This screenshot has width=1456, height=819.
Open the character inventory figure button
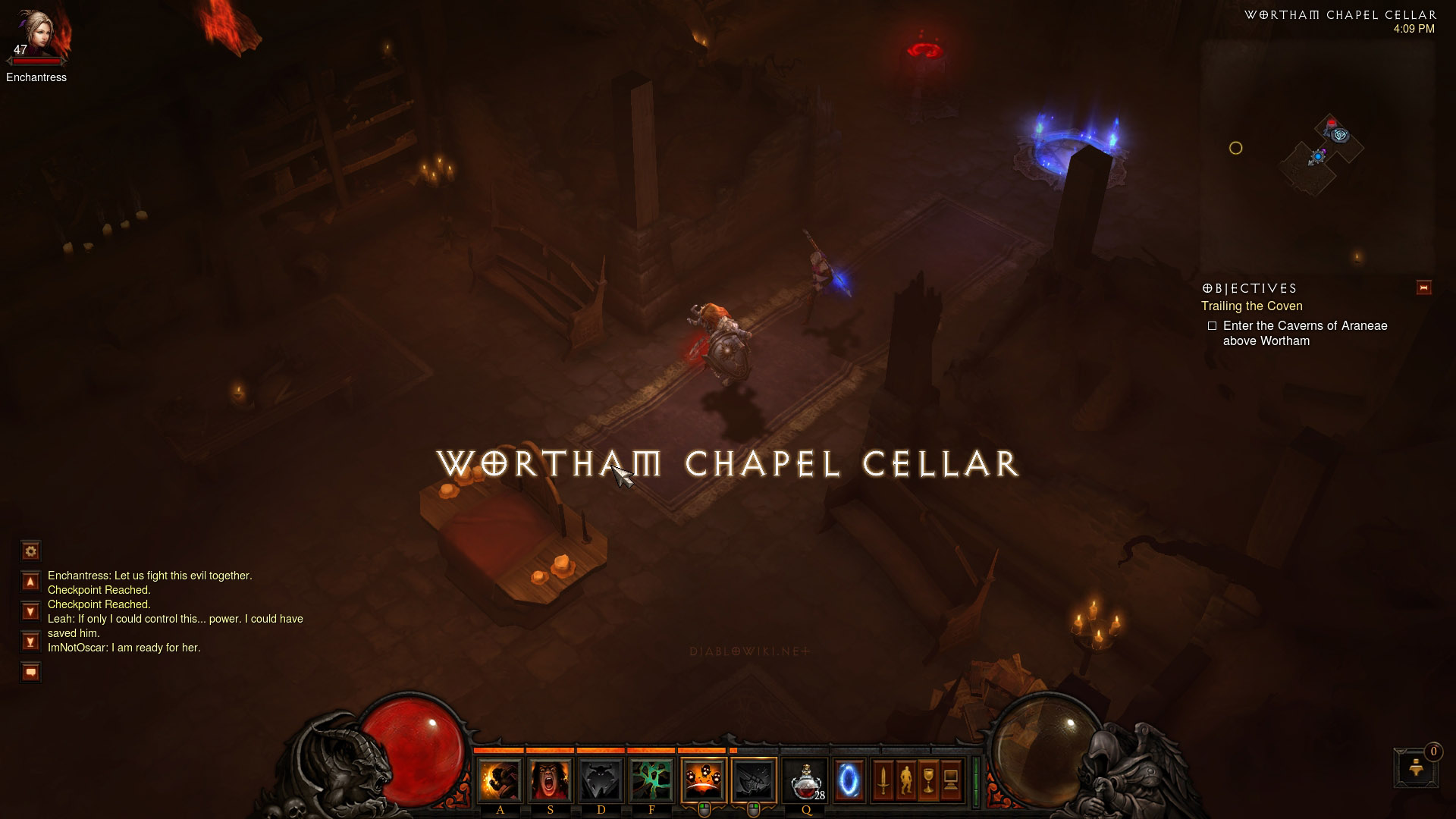pos(905,780)
